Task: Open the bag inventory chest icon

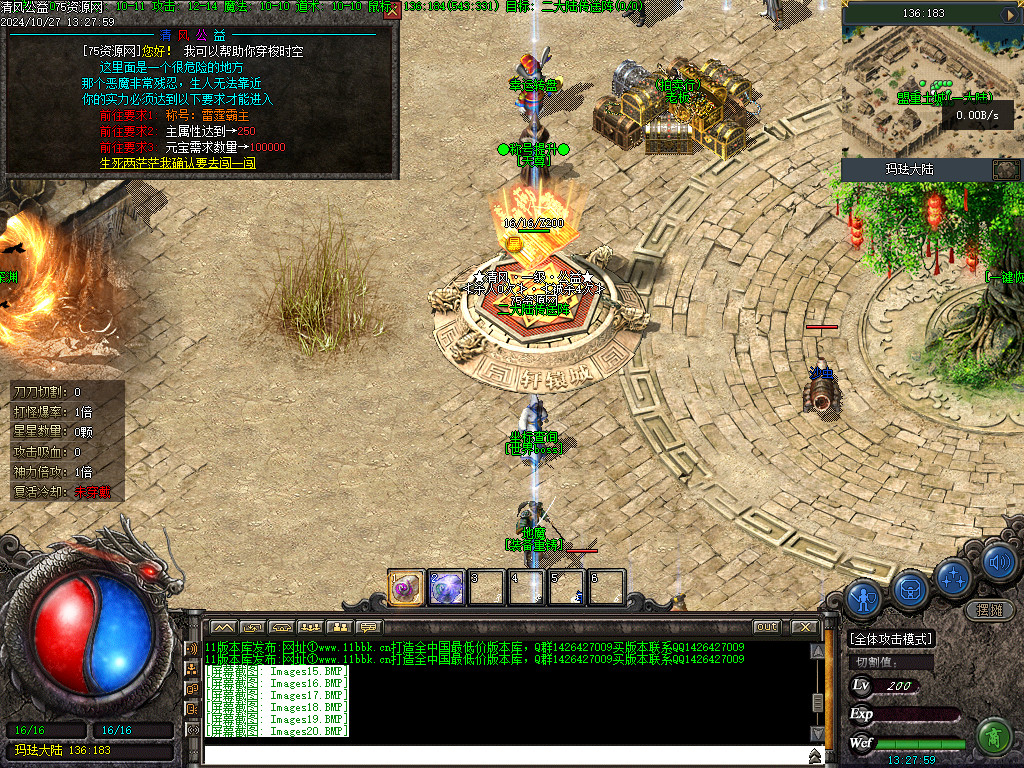Action: (x=909, y=586)
